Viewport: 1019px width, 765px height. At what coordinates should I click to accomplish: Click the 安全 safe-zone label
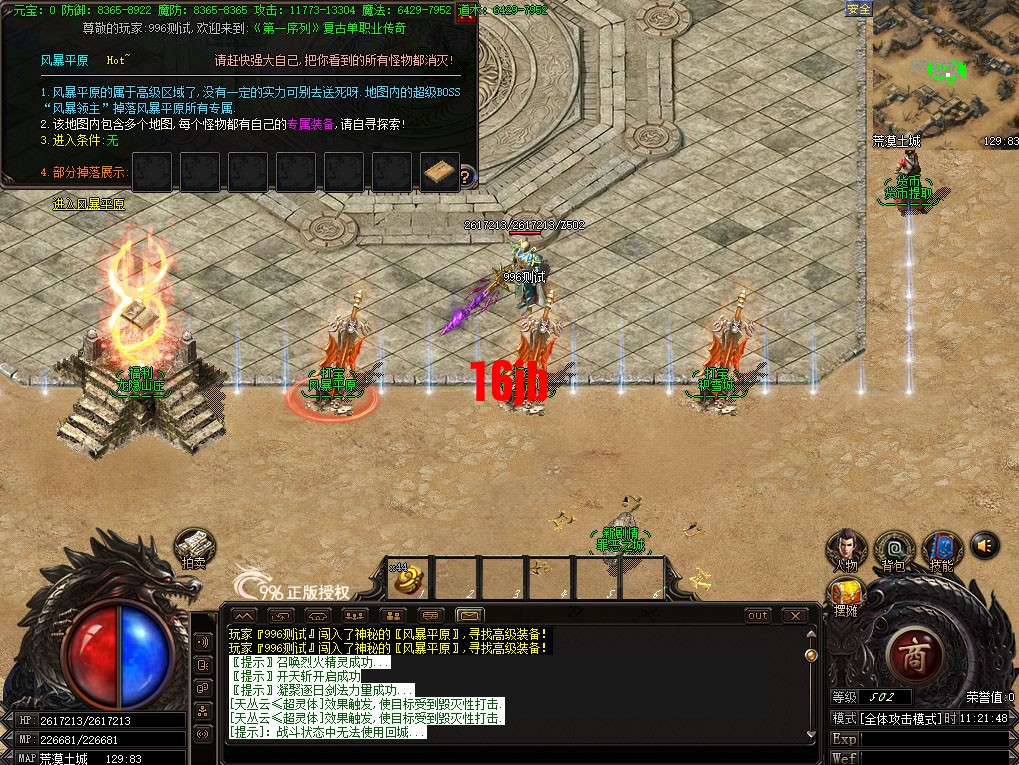click(858, 9)
